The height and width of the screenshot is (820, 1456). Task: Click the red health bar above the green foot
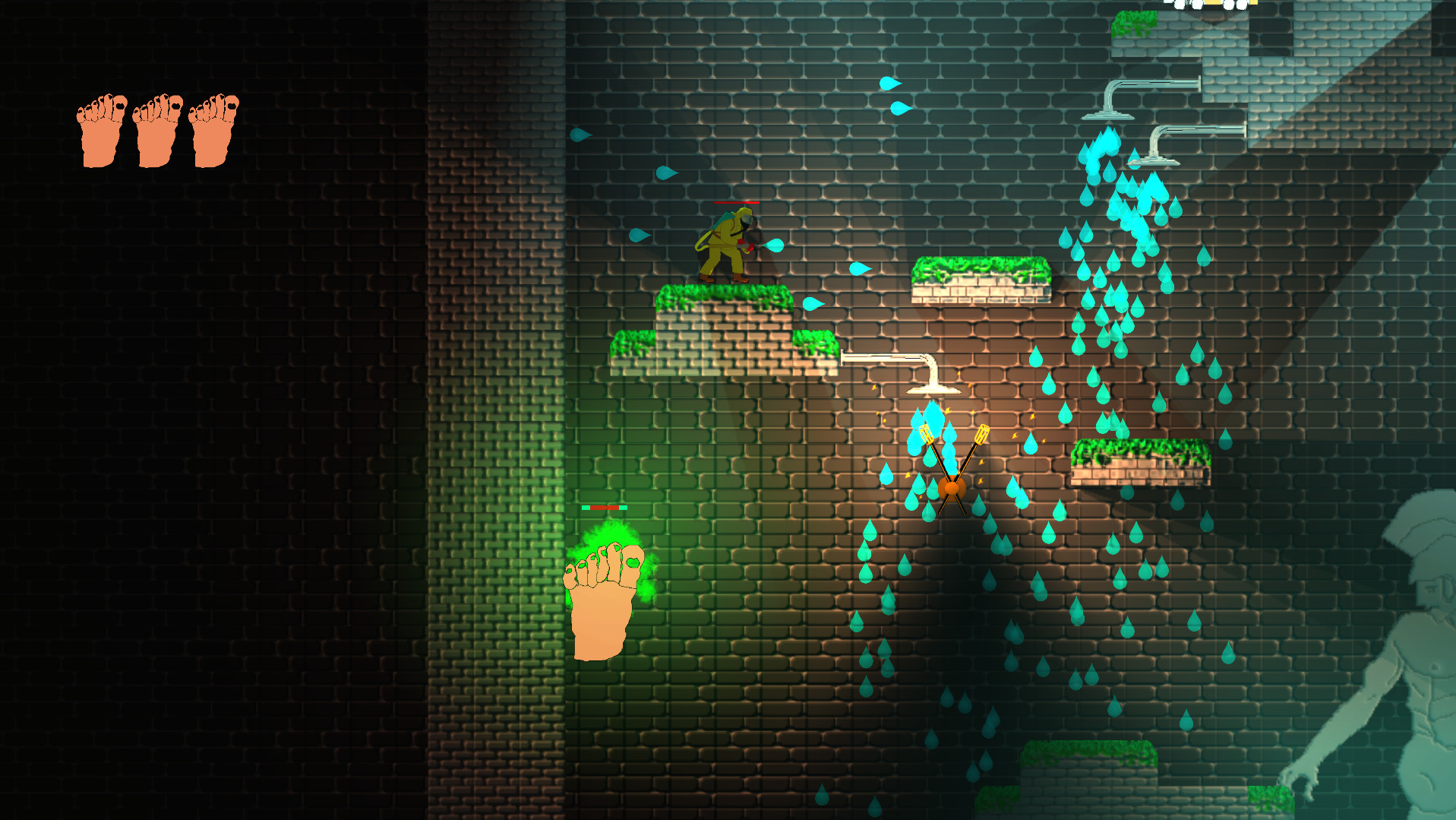point(604,508)
